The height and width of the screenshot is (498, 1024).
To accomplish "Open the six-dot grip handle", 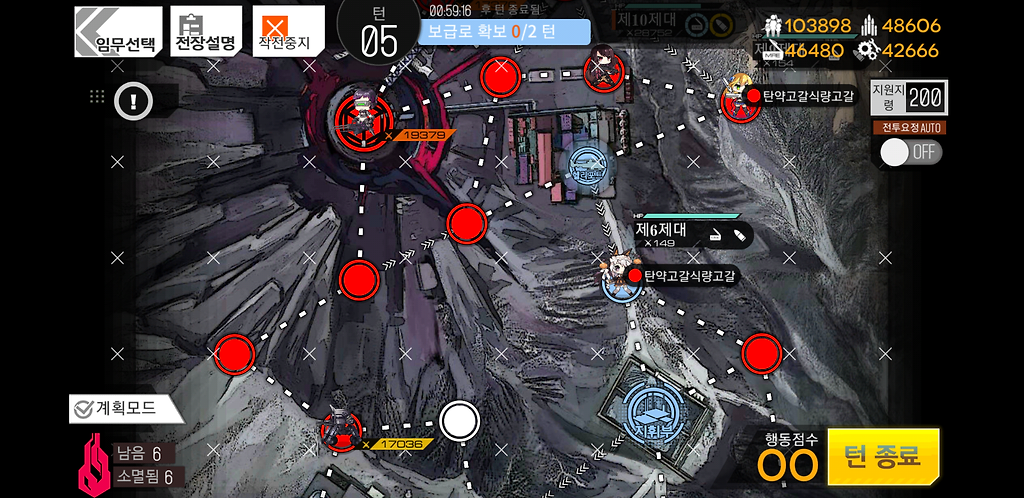I will [x=97, y=97].
